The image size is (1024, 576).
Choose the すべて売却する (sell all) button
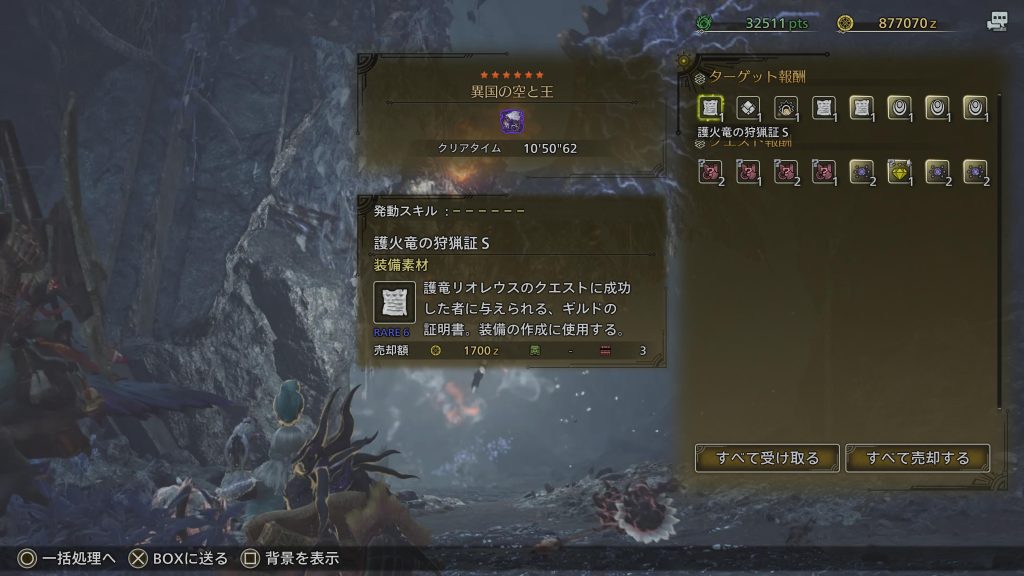tap(917, 458)
